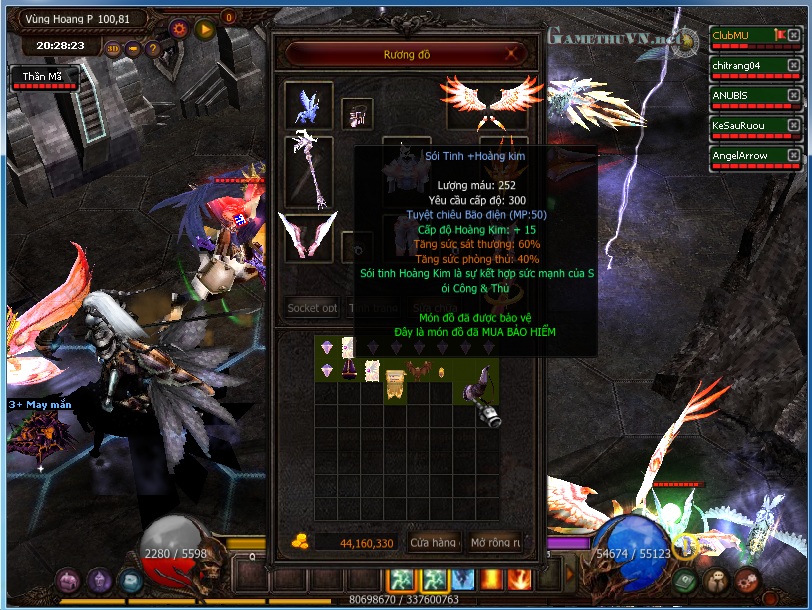
Task: Select the scroll item in the inventory grid
Action: pyautogui.click(x=371, y=371)
